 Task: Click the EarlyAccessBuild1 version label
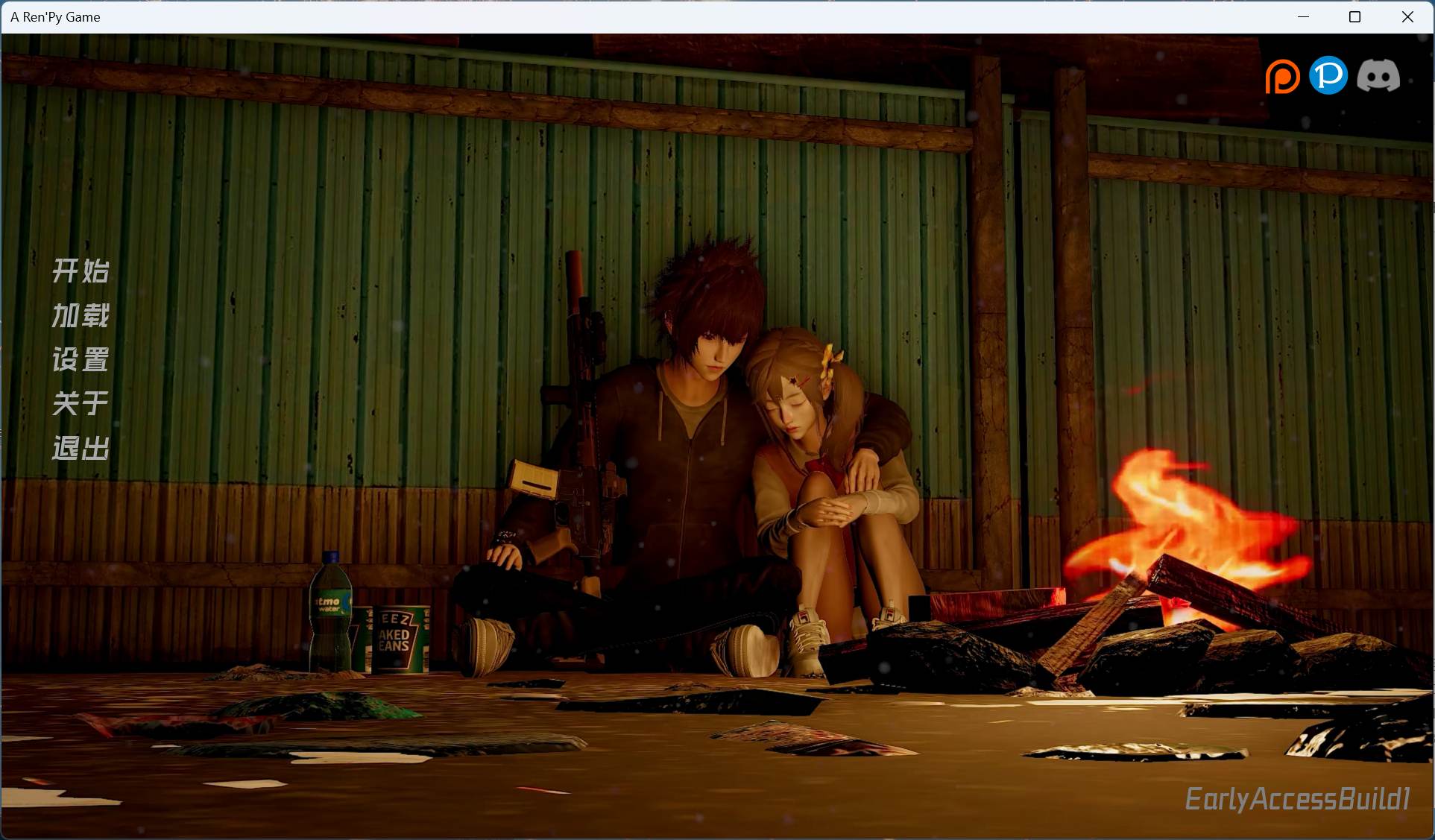(1299, 799)
